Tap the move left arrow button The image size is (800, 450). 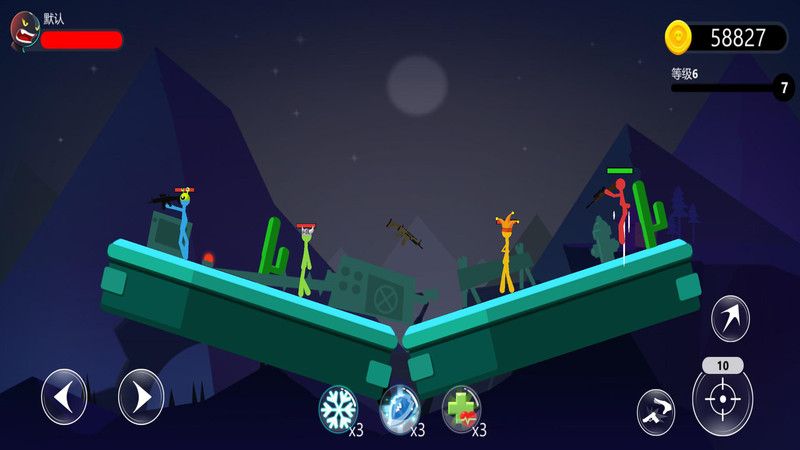tap(64, 397)
